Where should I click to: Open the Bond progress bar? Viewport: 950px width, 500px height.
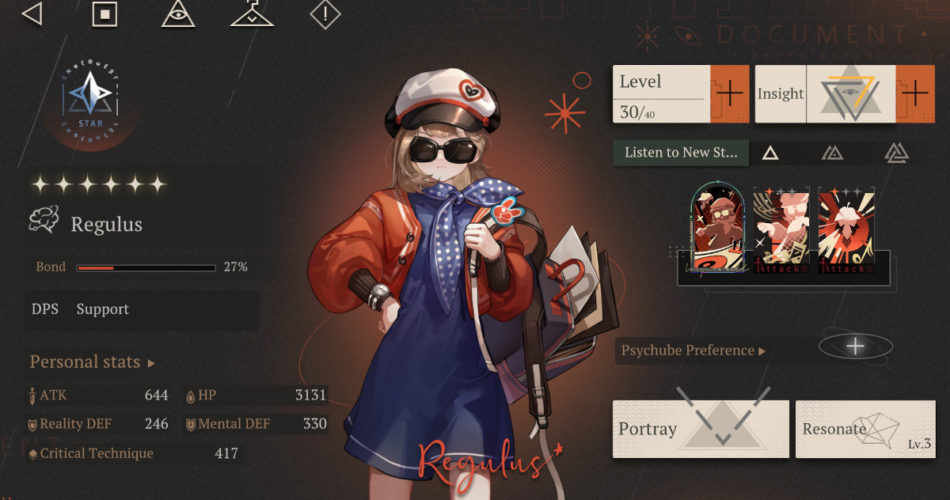(146, 268)
